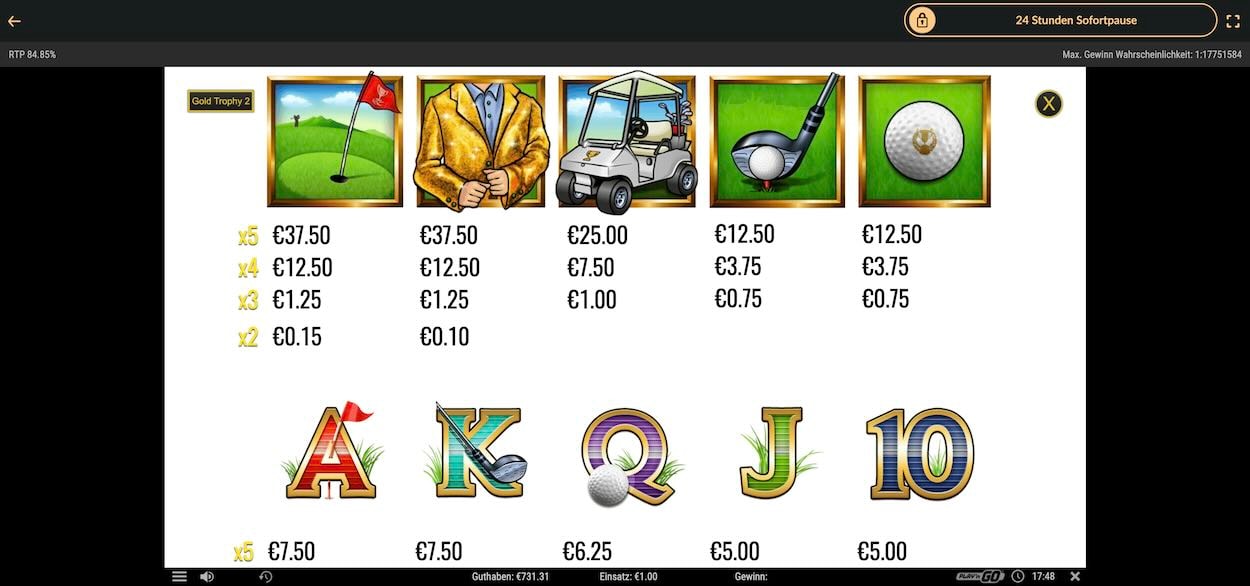Viewport: 1250px width, 586px height.
Task: Toggle the sound speaker icon
Action: point(207,577)
